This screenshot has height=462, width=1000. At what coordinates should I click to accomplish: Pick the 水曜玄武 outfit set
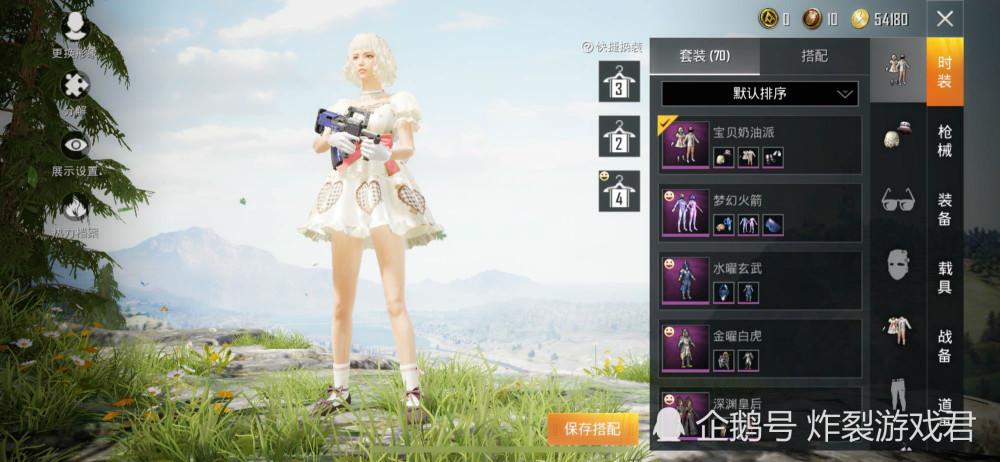point(761,281)
